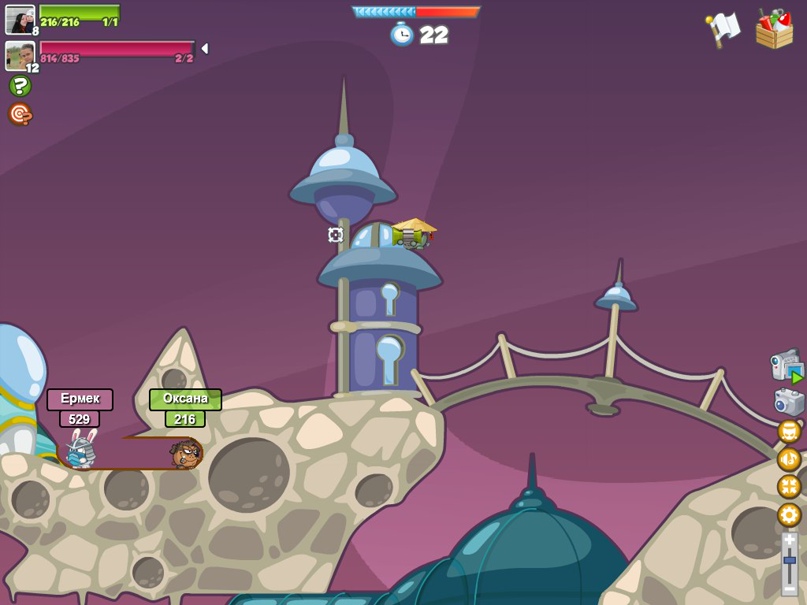Viewport: 807px width, 605px height.
Task: Select the level 12 player avatar
Action: coord(19,55)
